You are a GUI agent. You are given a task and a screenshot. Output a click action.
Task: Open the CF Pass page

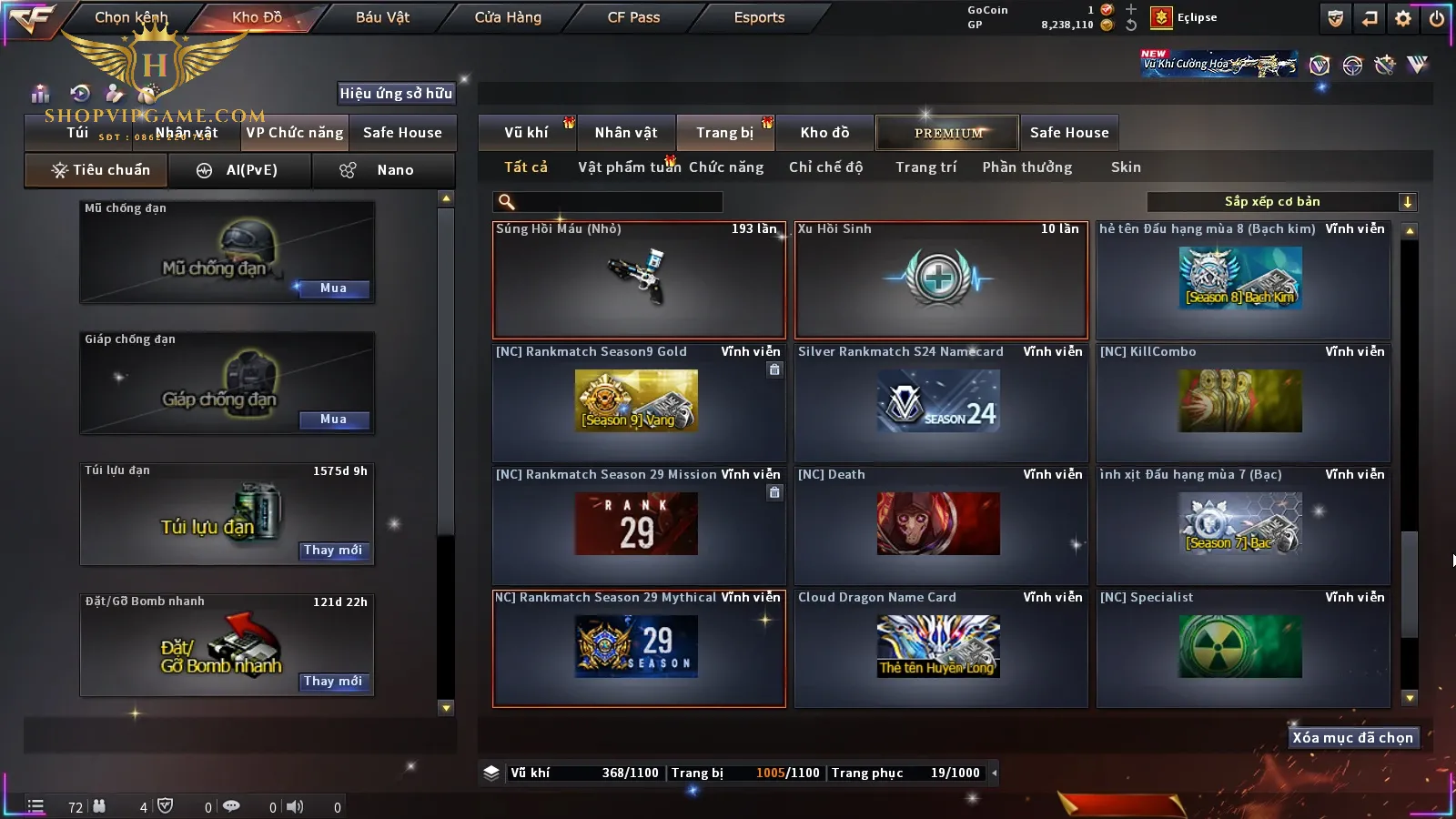pyautogui.click(x=633, y=17)
